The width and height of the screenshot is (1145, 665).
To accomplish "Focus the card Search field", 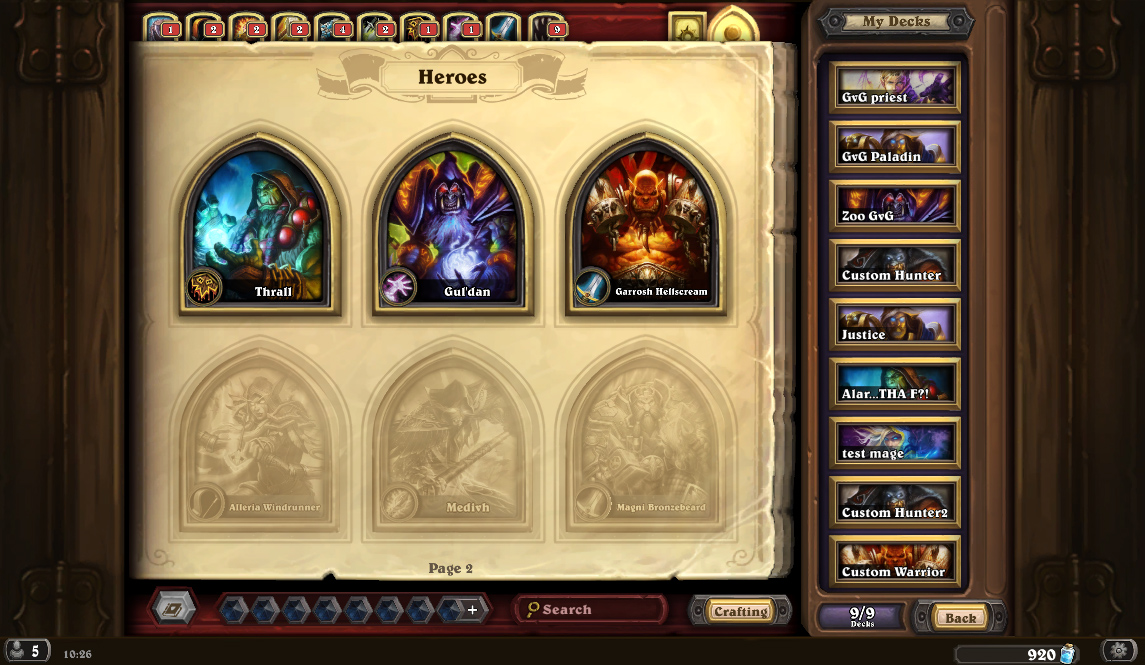I will pyautogui.click(x=590, y=609).
